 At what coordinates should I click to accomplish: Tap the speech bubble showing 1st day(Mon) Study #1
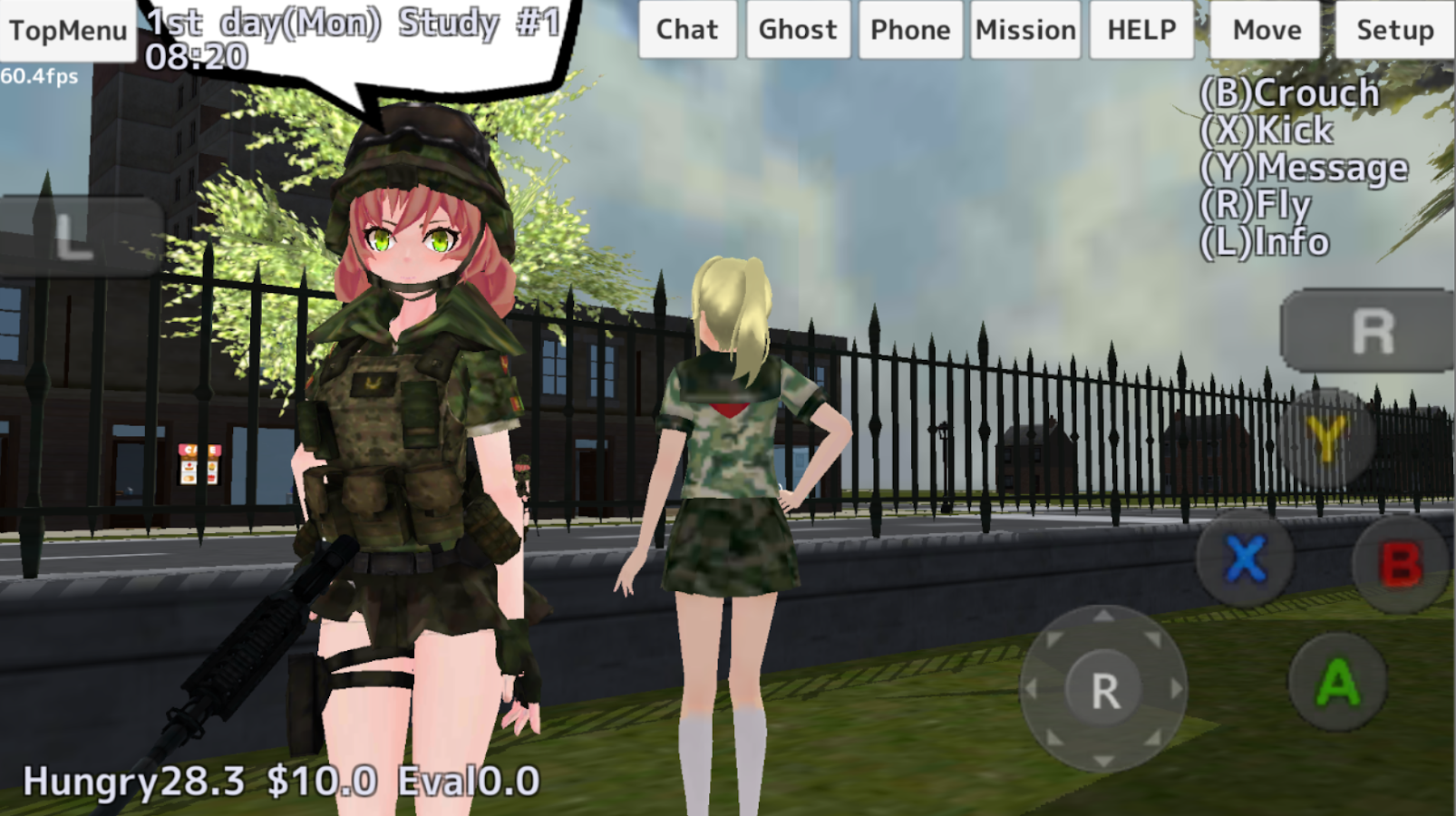tap(354, 36)
